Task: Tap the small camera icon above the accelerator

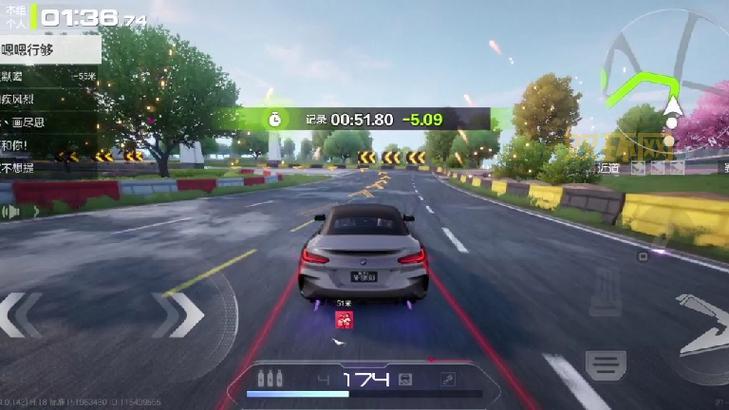Action: [642, 256]
